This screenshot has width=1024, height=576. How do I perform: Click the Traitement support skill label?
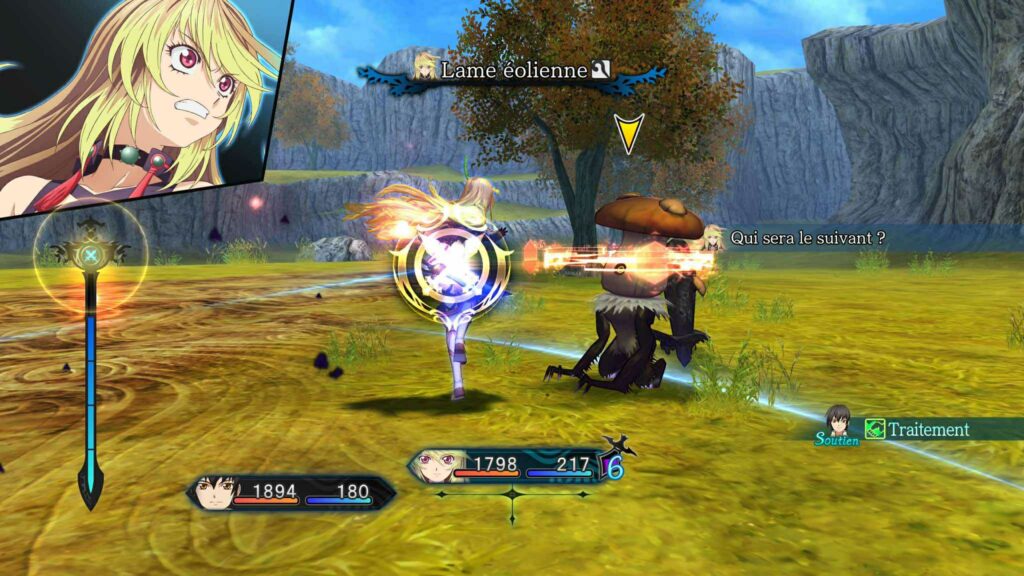929,429
